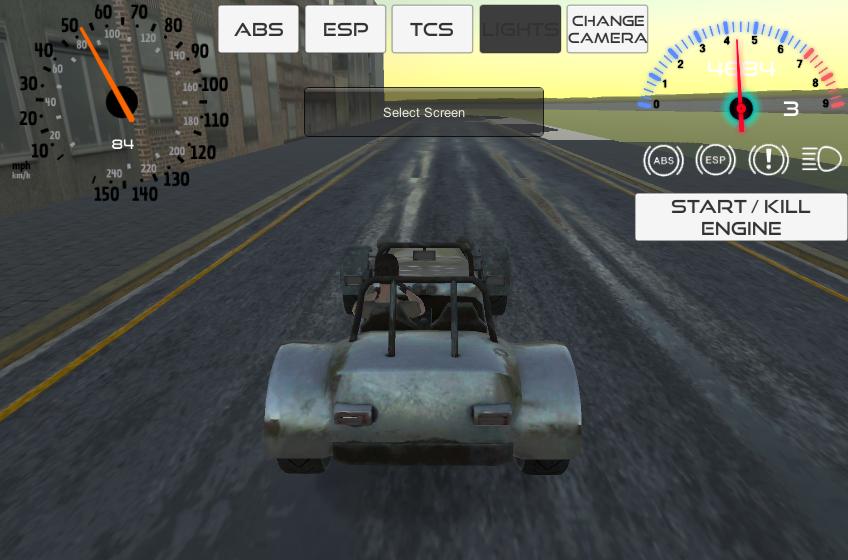Toggle the ABS button
This screenshot has height=560, width=848.
pyautogui.click(x=258, y=29)
